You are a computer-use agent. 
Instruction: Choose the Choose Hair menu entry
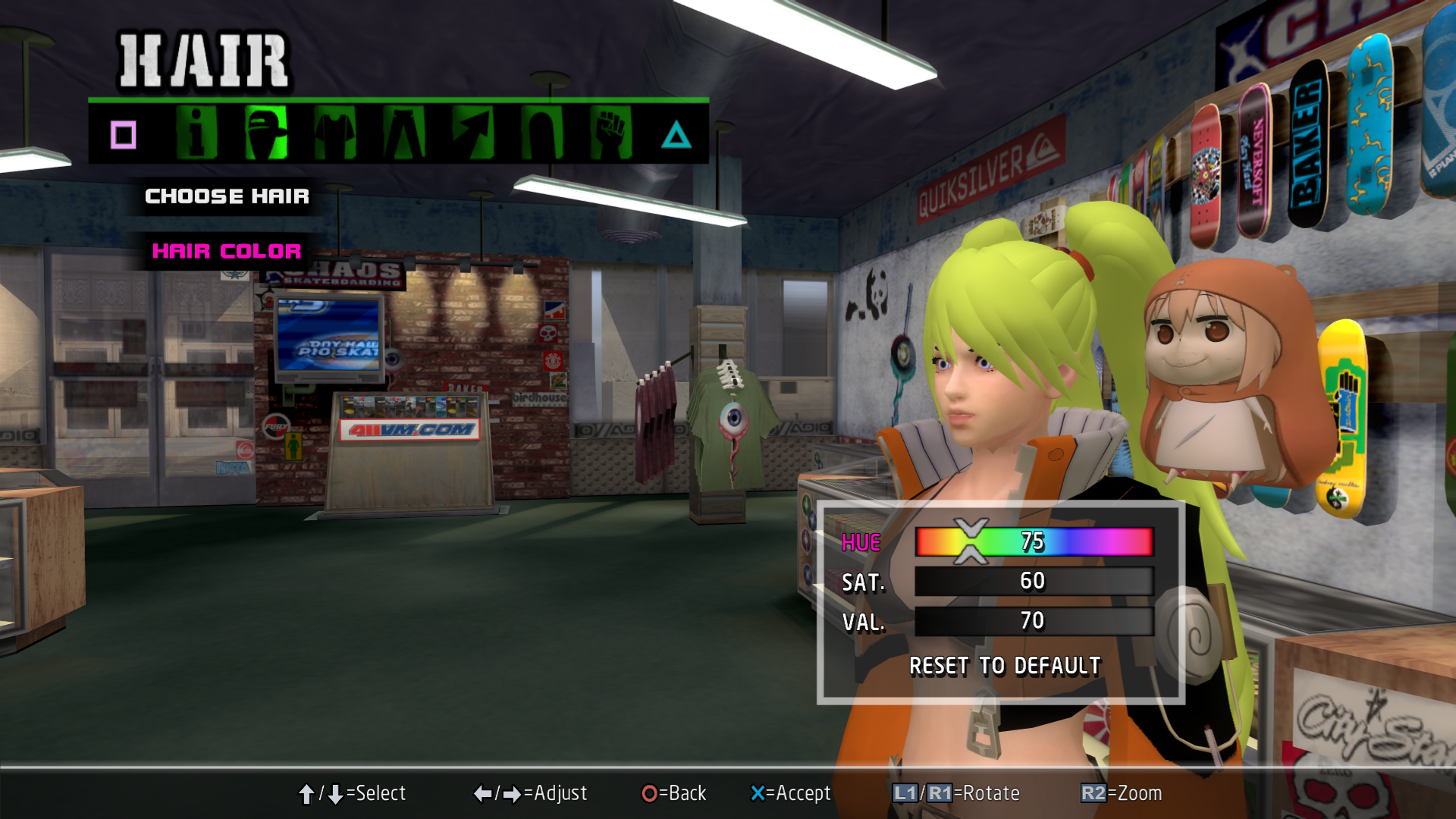(227, 196)
